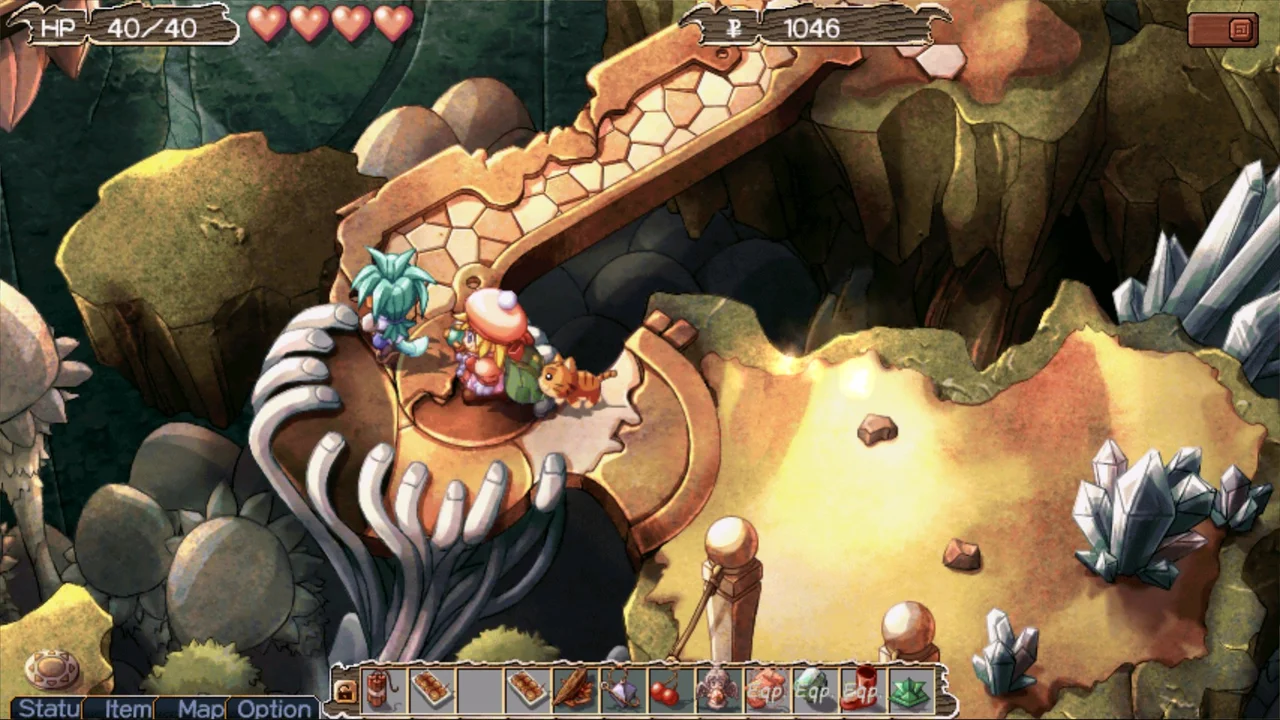Viewport: 1280px width, 720px height.
Task: Pick the purple charm item
Action: pos(622,690)
